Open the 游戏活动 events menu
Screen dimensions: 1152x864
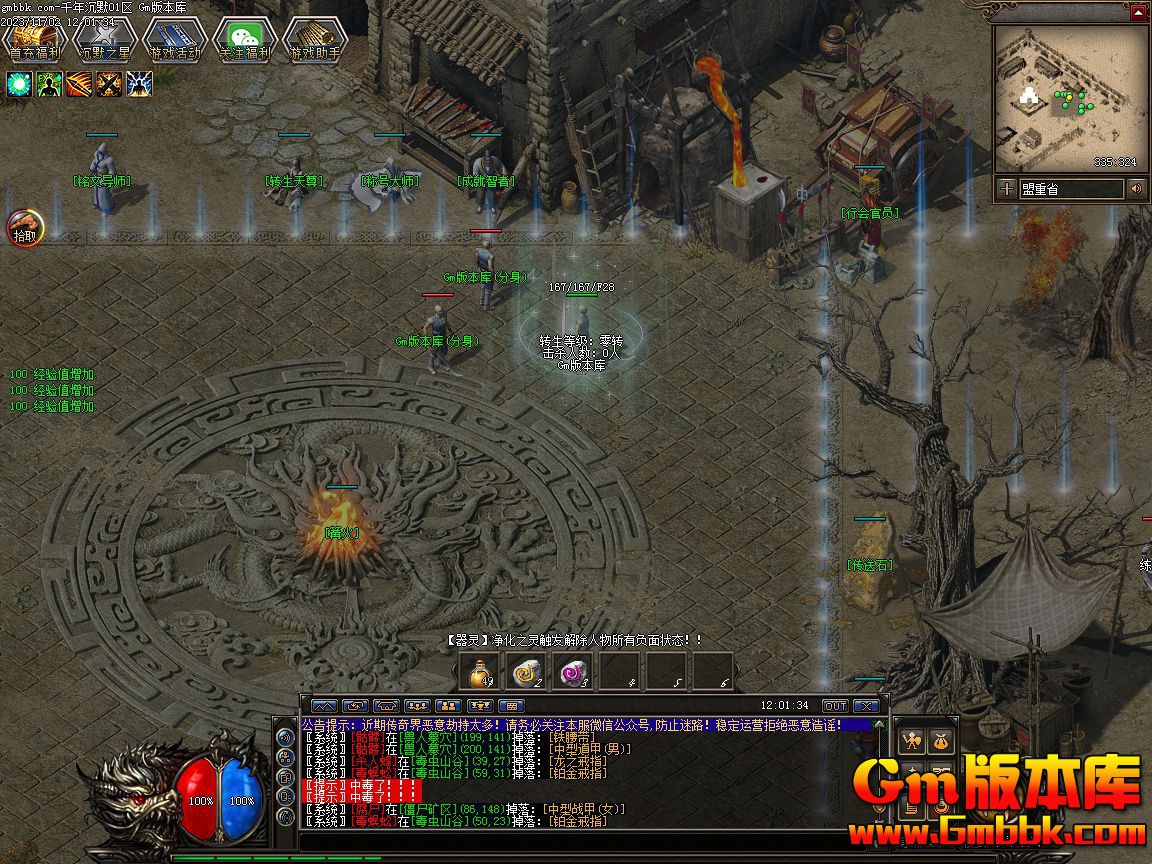pyautogui.click(x=174, y=41)
